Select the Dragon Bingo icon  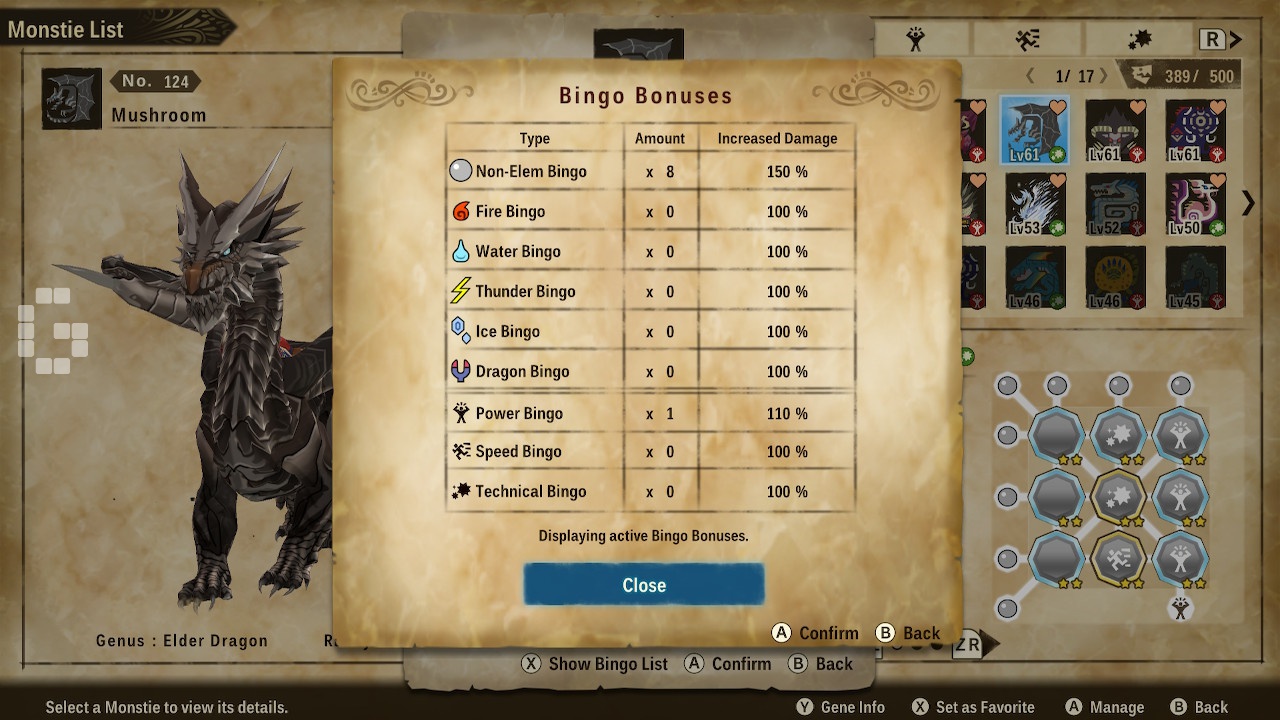[x=460, y=371]
